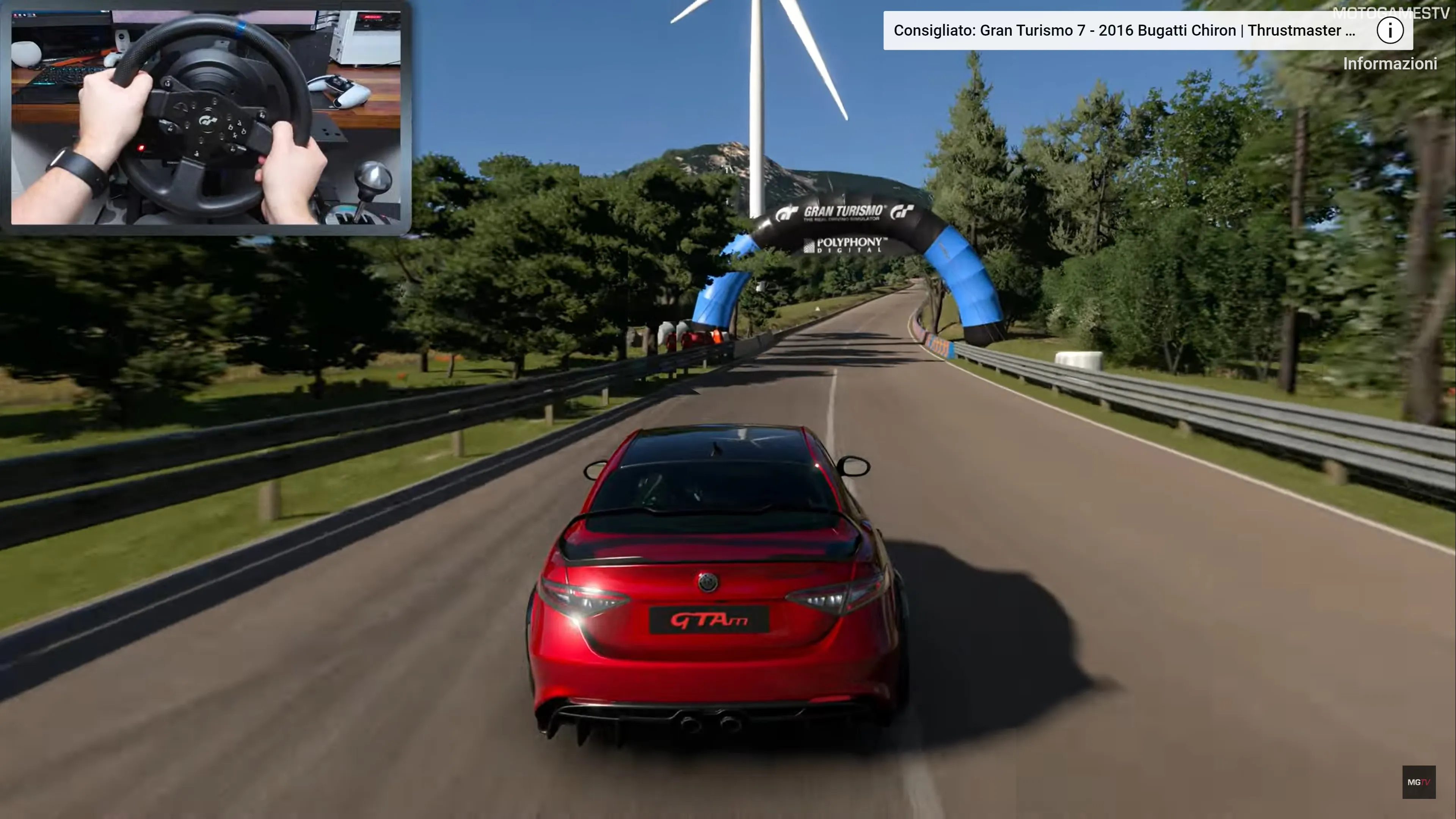
Task: Click the circled info icon
Action: coord(1389,30)
